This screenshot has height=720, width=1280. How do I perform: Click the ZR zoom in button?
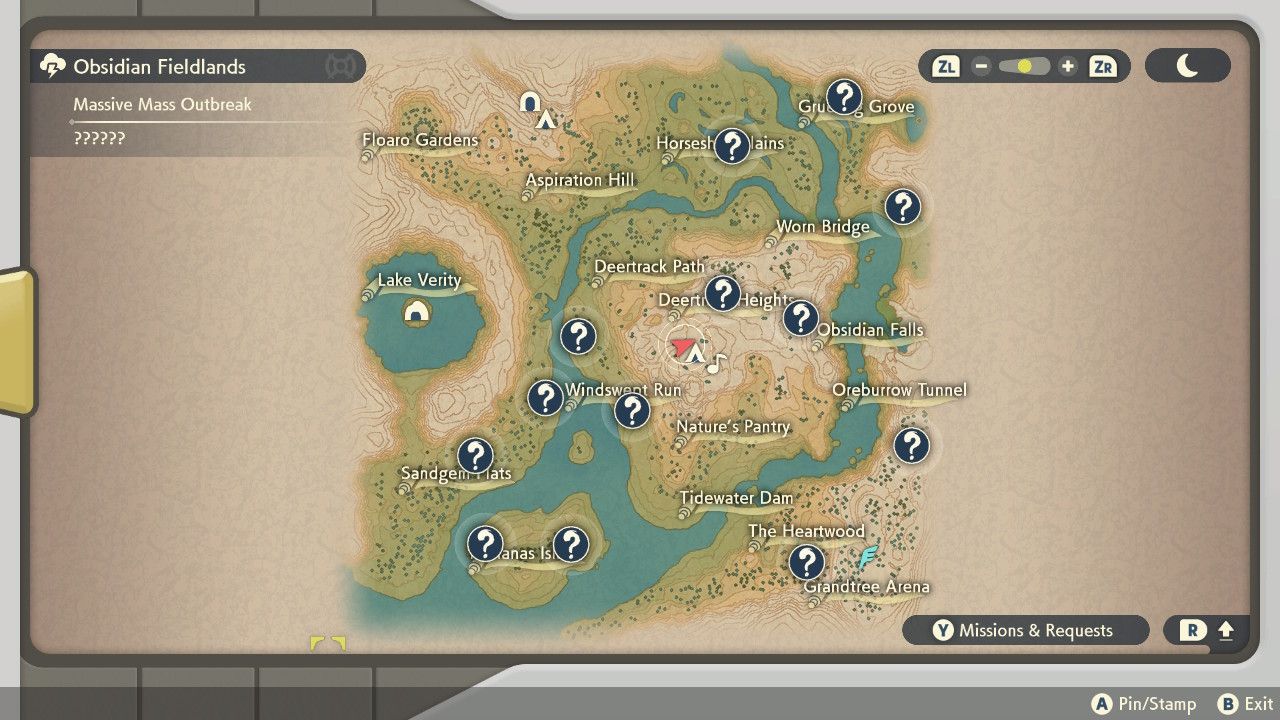click(x=1101, y=66)
